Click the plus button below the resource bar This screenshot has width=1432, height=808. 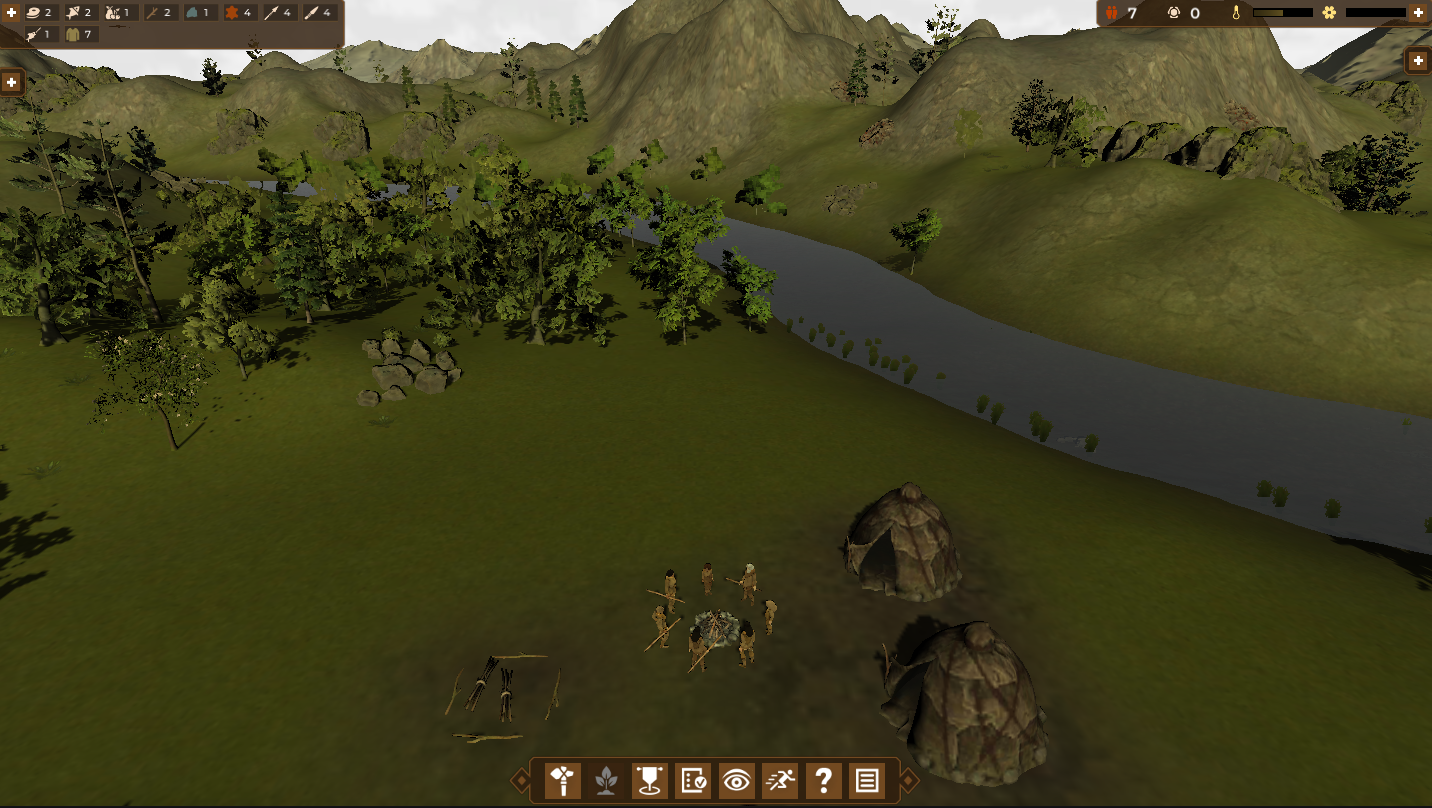[12, 82]
